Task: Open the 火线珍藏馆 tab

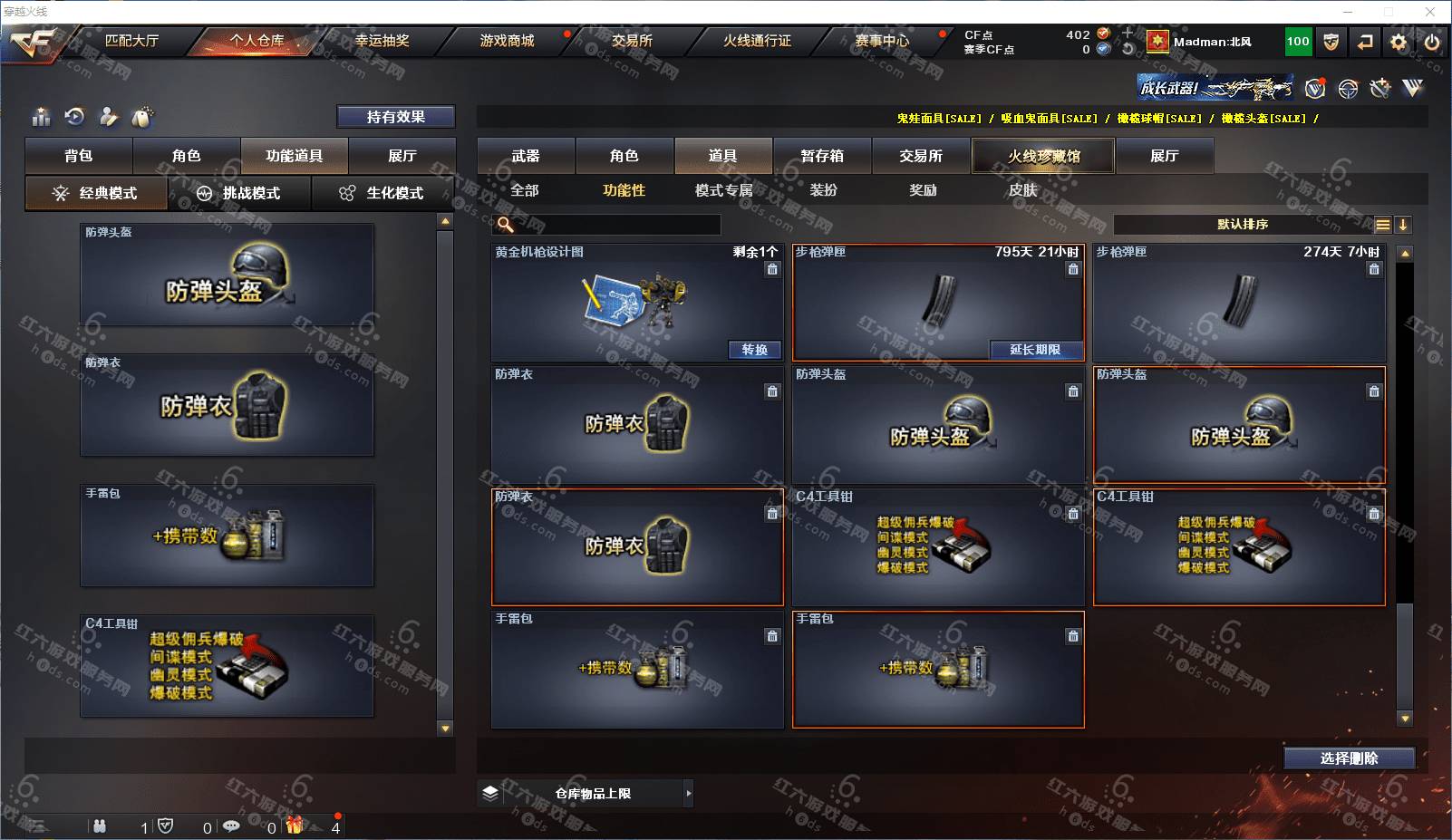Action: click(x=1043, y=156)
